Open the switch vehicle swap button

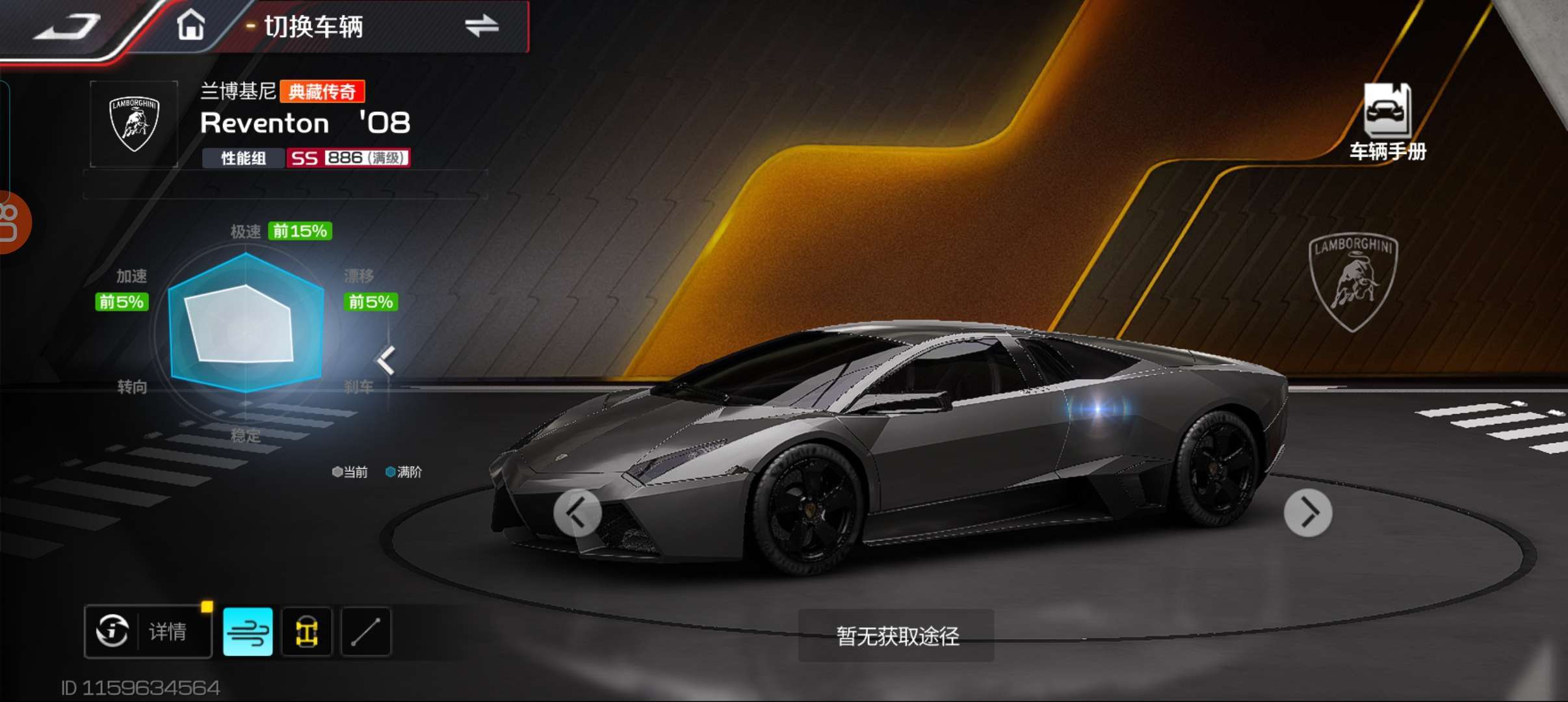481,27
